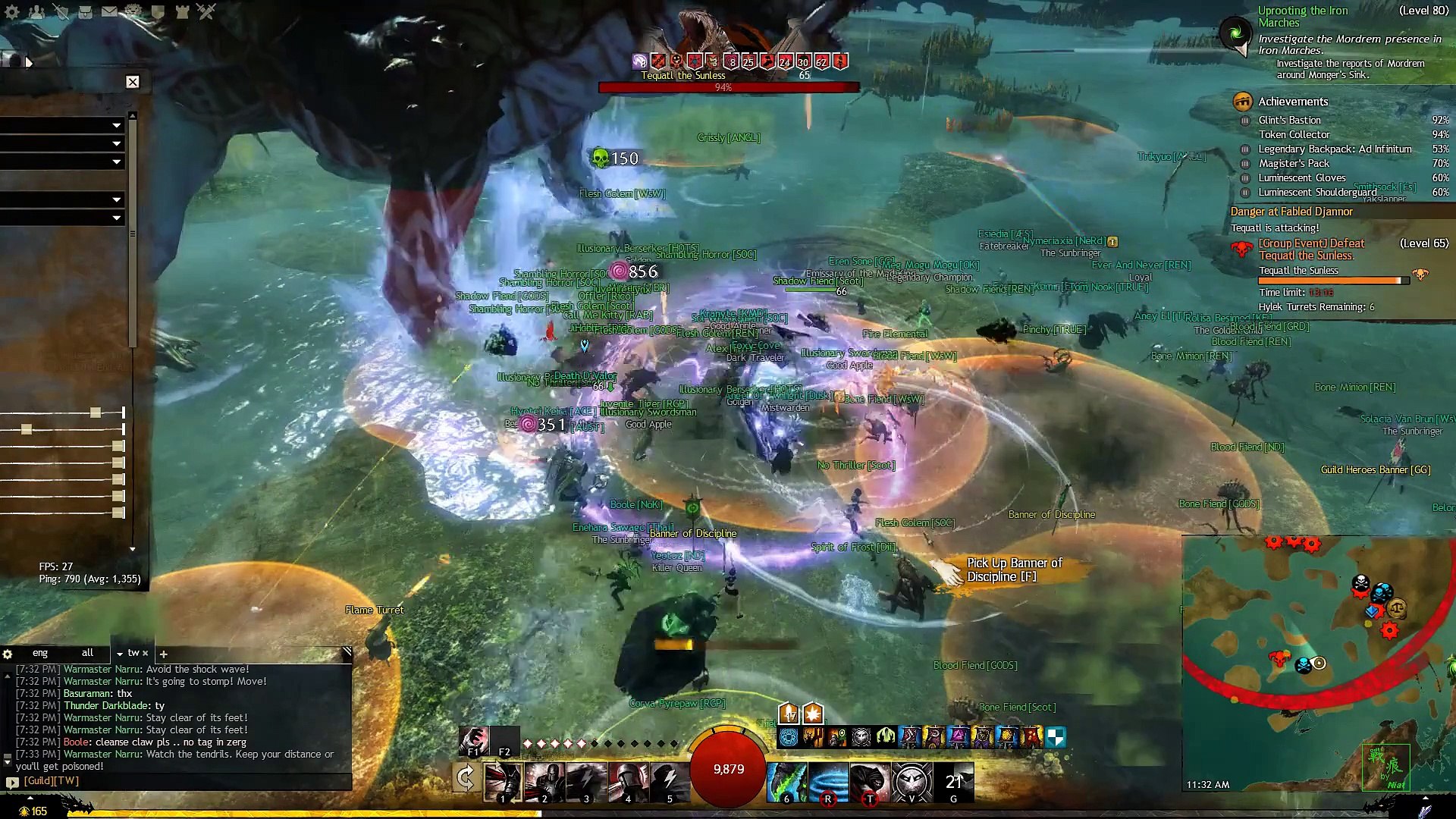Switch to the 'all' chat tab
Viewport: 1456px width, 819px height.
[x=87, y=653]
